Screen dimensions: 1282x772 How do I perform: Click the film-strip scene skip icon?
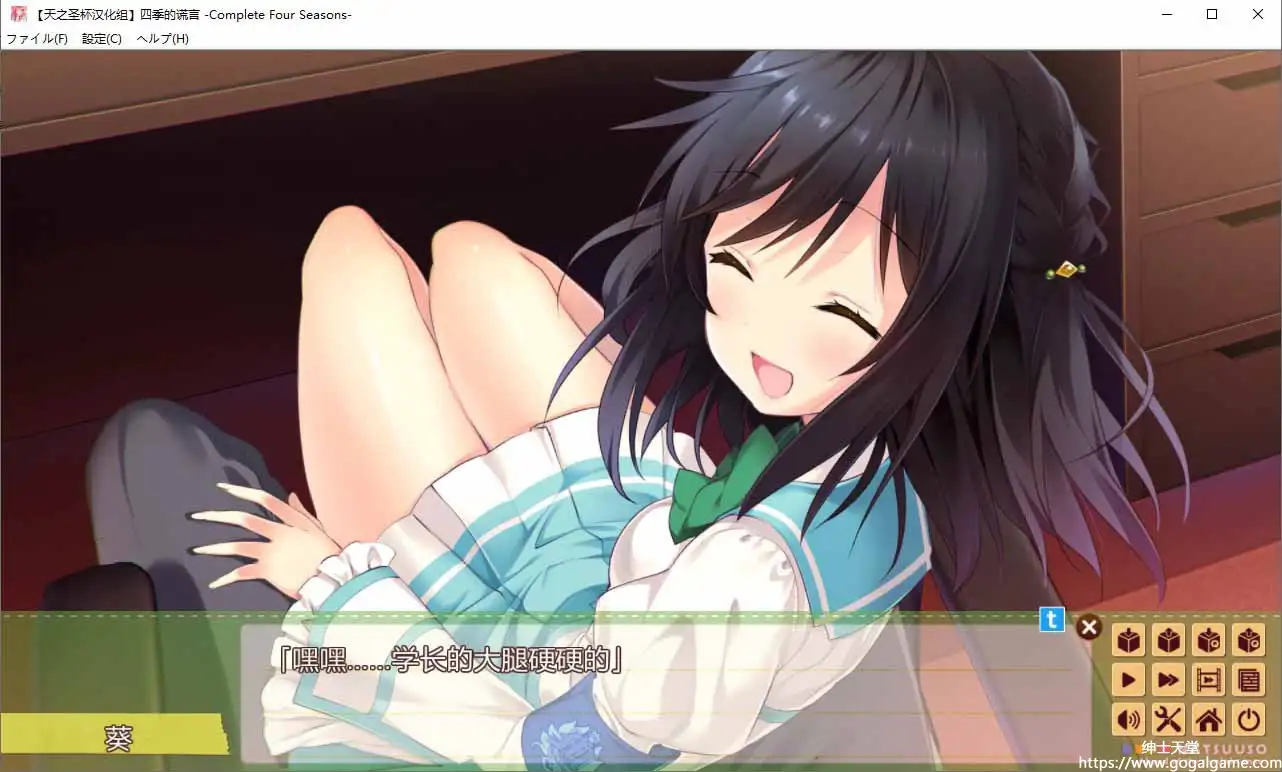point(1208,680)
